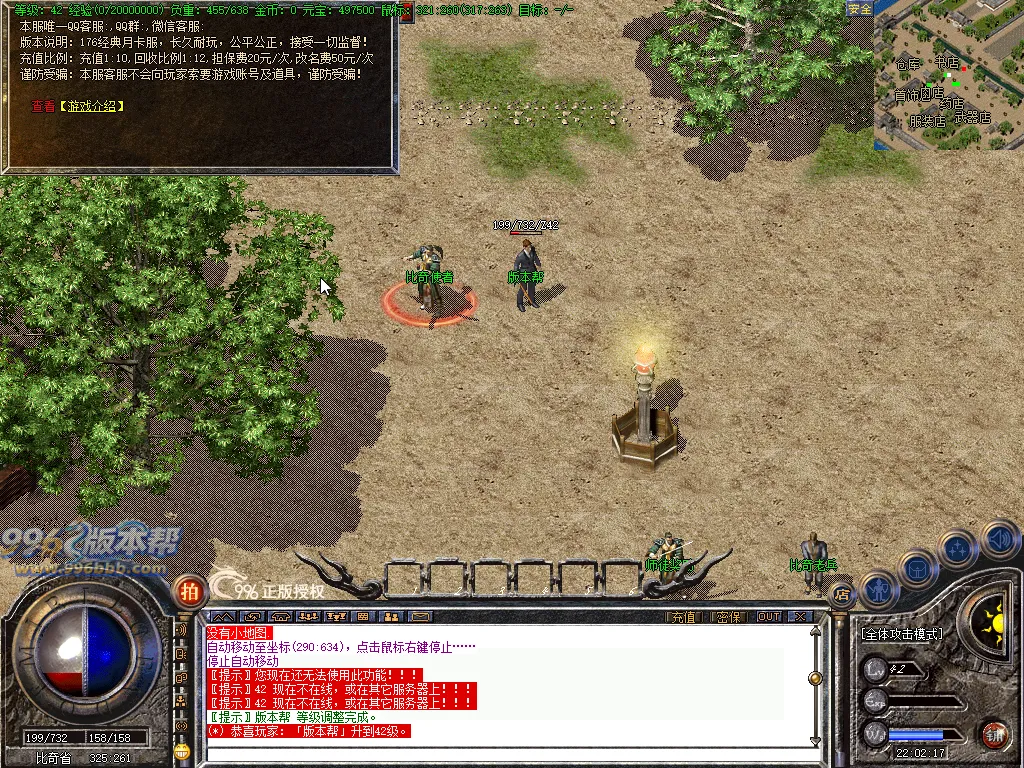Click the OUT logout button
Viewport: 1024px width, 768px height.
point(768,617)
